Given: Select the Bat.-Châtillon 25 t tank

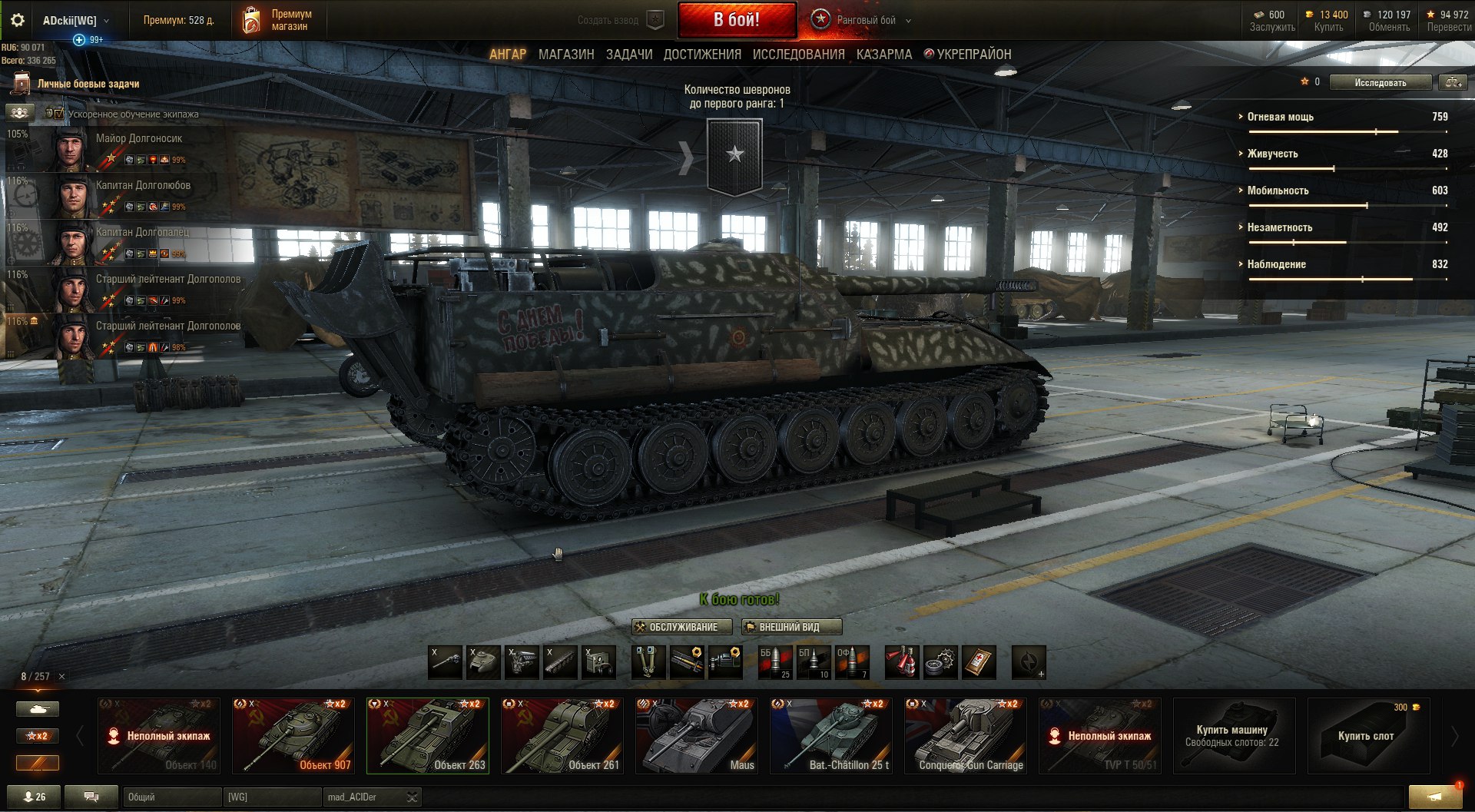Looking at the screenshot, I should (830, 735).
